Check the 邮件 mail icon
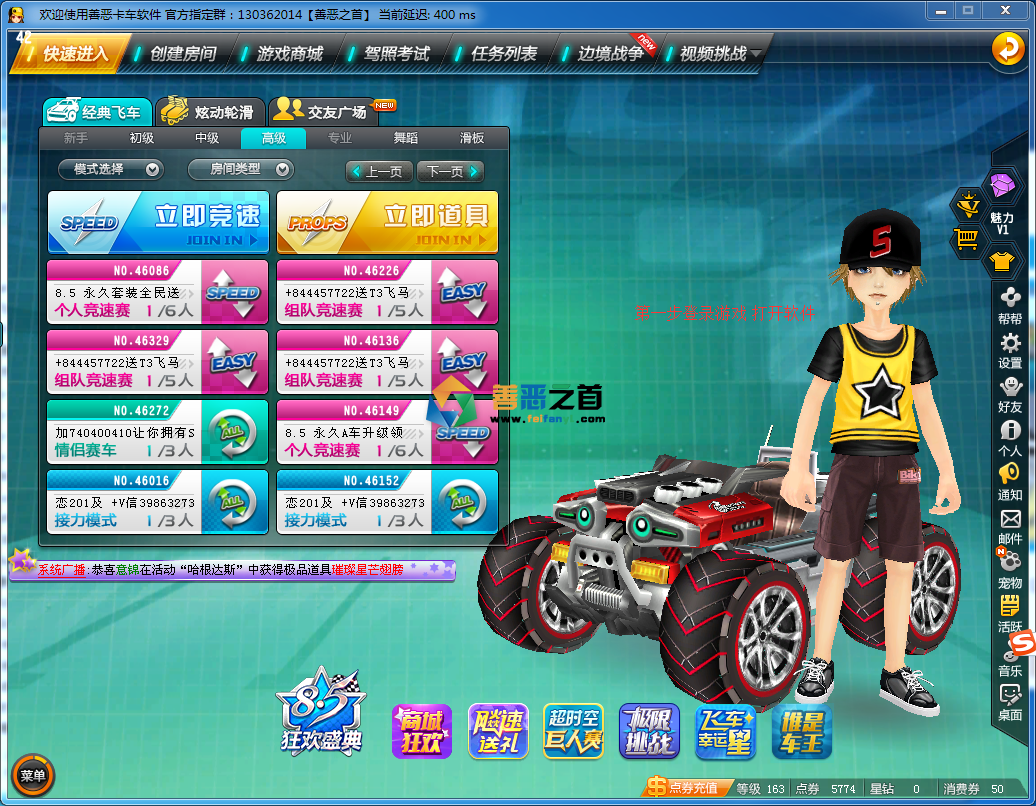The height and width of the screenshot is (806, 1036). [1010, 525]
